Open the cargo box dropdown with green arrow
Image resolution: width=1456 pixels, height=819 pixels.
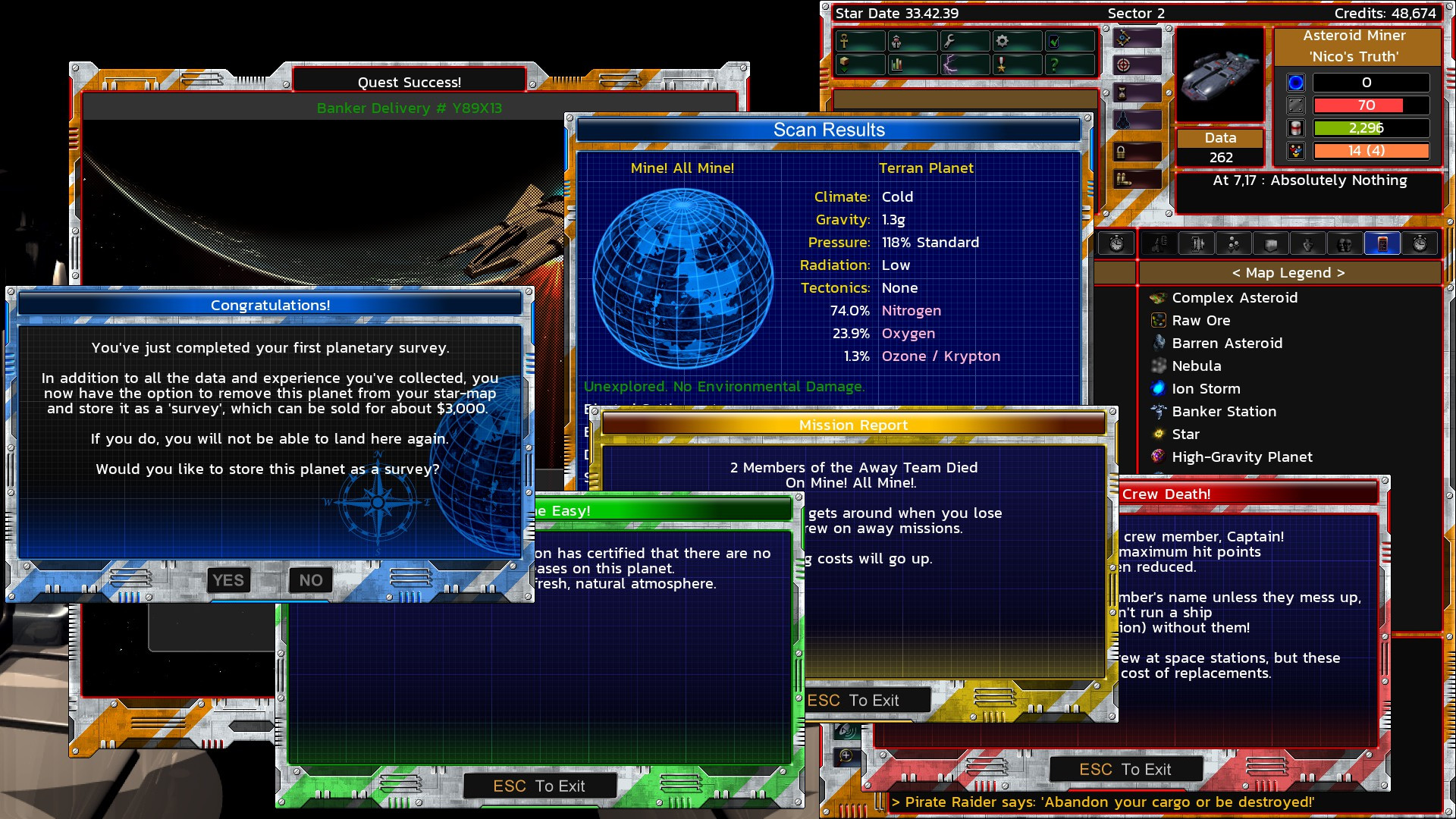(846, 65)
